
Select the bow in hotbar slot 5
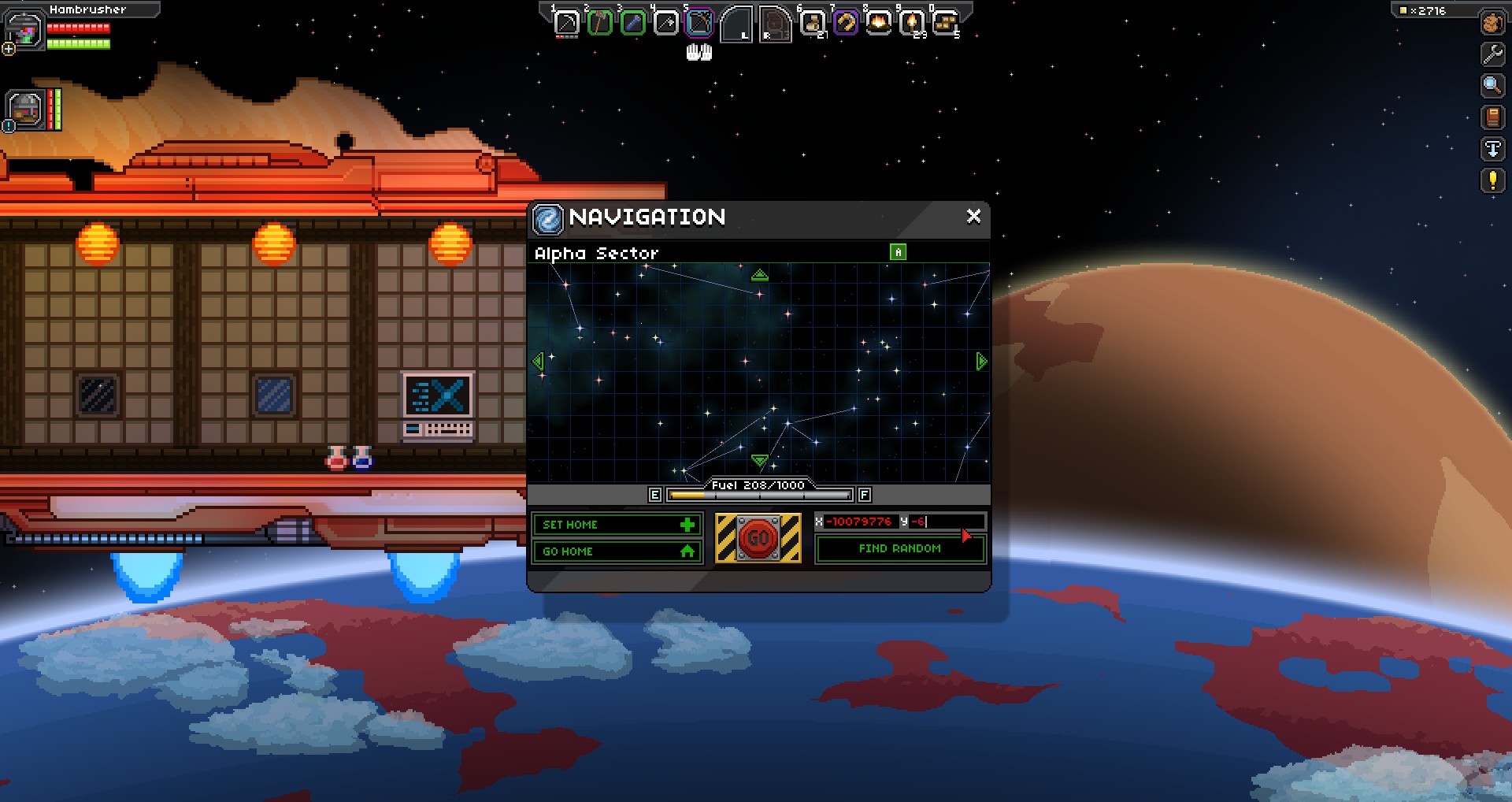[x=699, y=23]
